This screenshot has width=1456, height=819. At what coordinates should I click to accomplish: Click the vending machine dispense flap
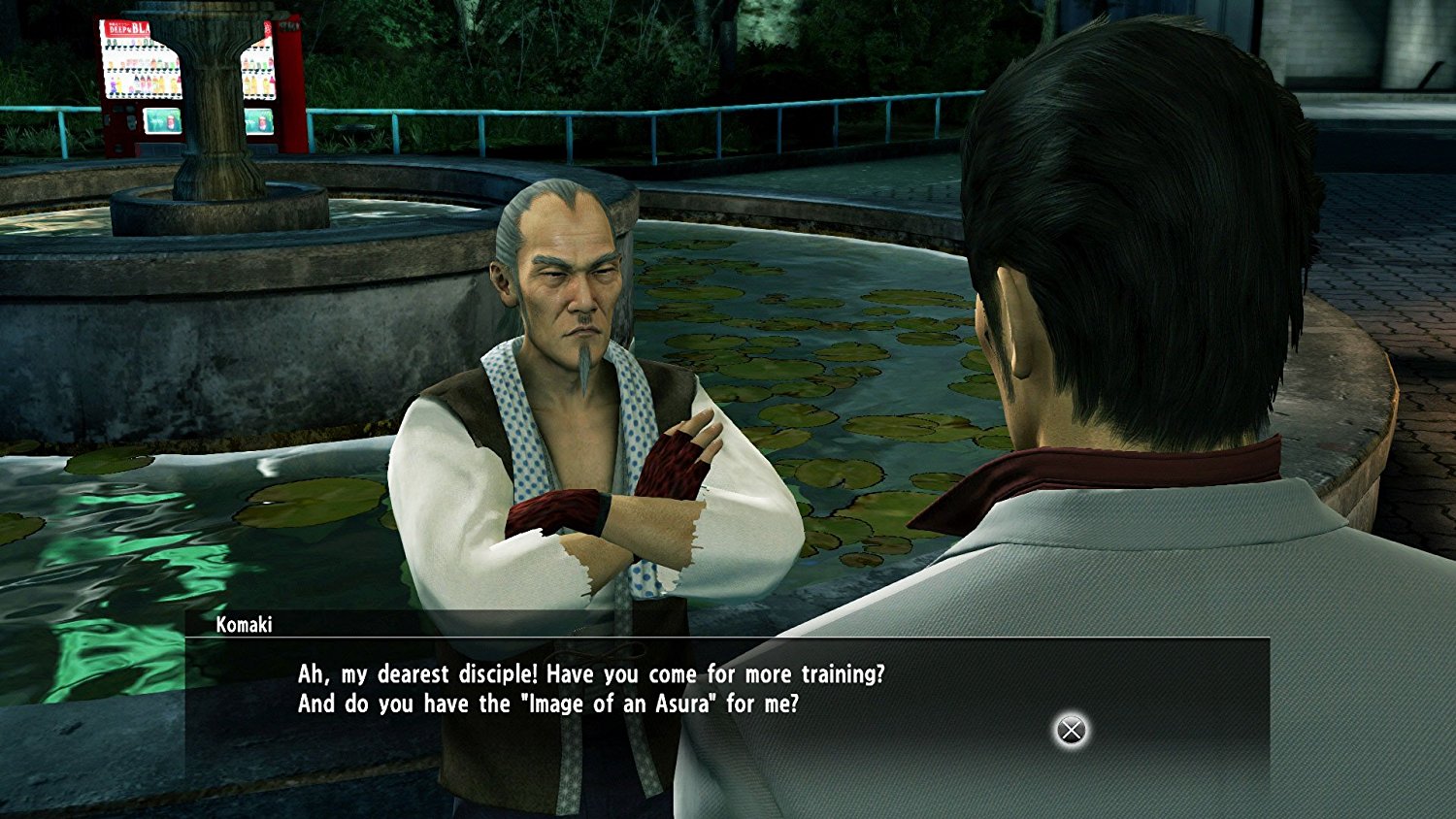tap(118, 147)
